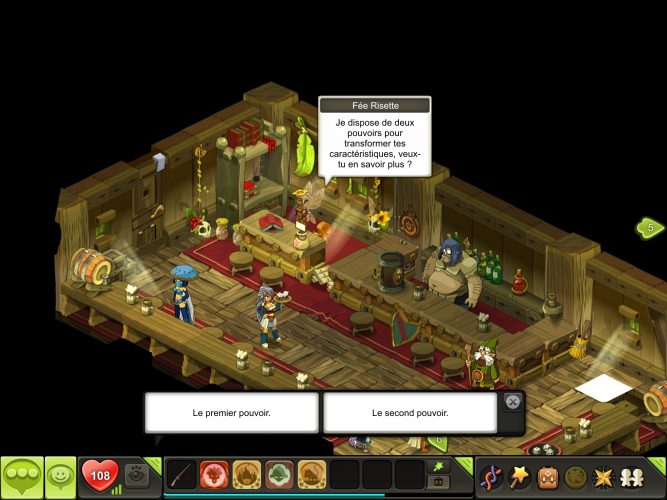667x500 pixels.
Task: Activate the red-backed spell in the hotbar
Action: (x=214, y=475)
